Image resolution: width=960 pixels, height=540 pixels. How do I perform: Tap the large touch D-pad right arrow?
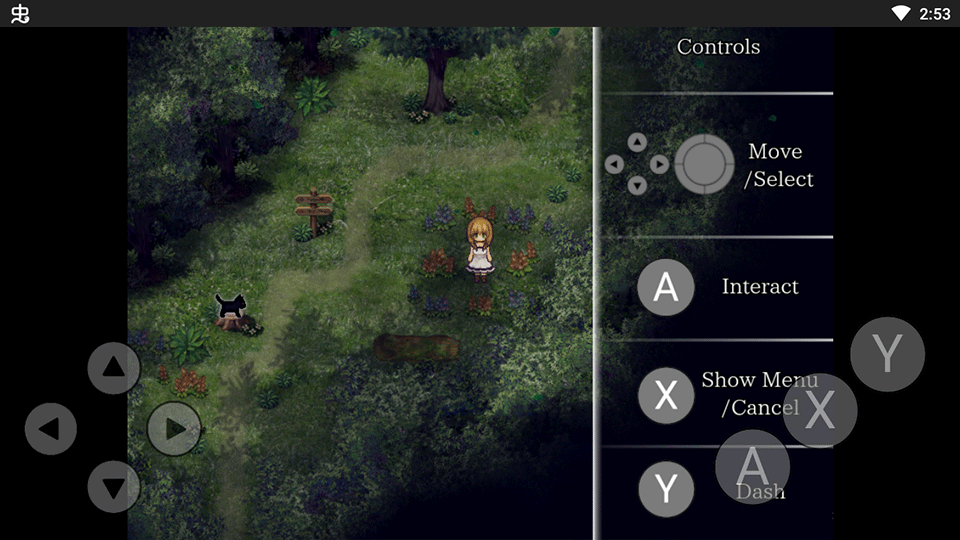click(x=174, y=429)
